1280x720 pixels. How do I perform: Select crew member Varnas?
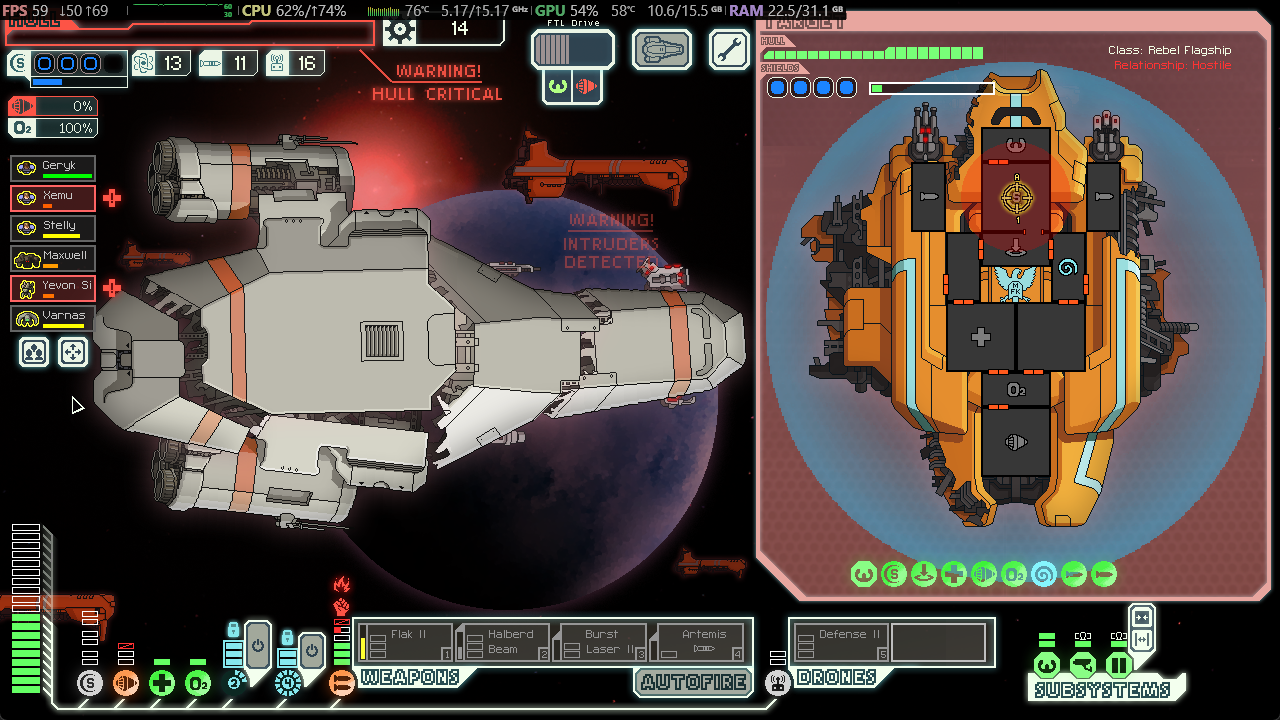(x=54, y=318)
